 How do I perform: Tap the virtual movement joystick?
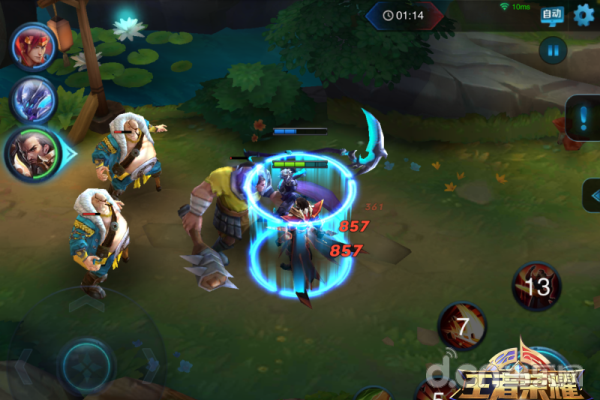[x=86, y=358]
